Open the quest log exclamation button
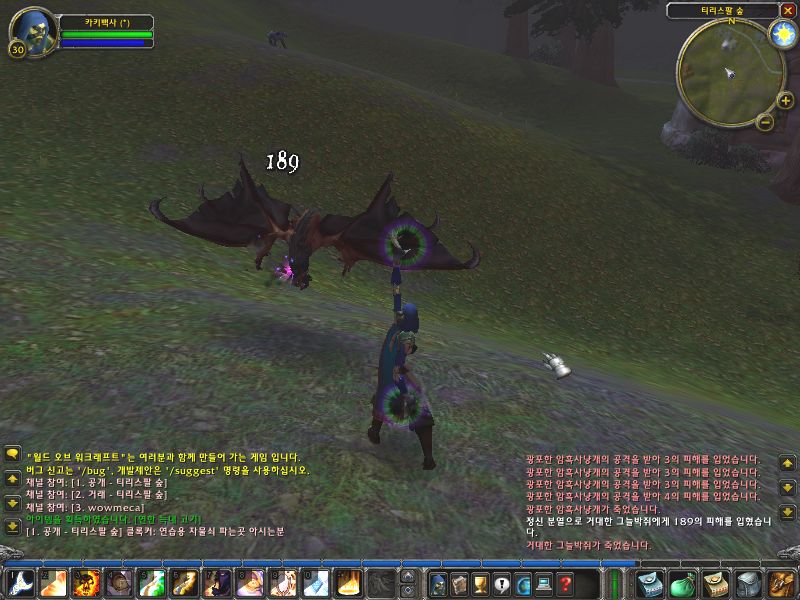This screenshot has width=800, height=600. coord(501,583)
